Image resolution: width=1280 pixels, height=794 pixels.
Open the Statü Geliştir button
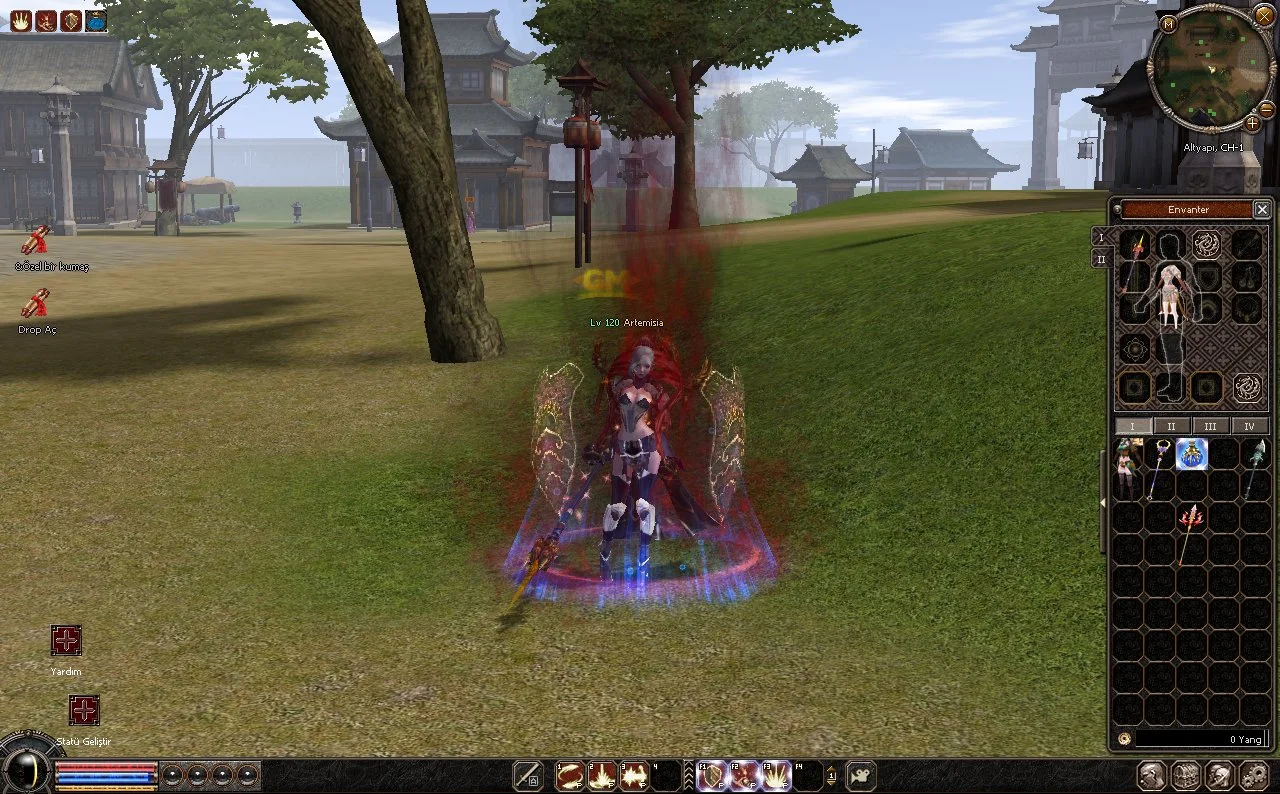point(84,711)
